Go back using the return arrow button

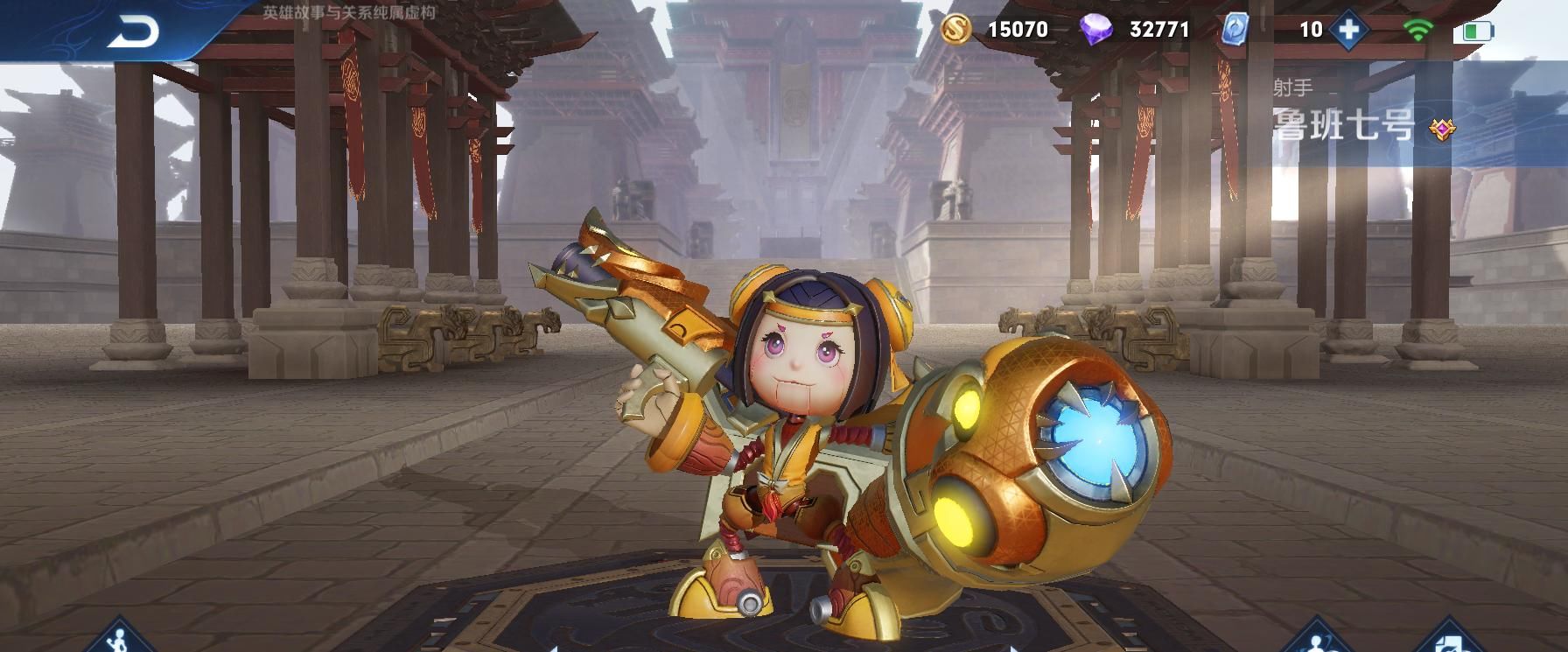pyautogui.click(x=133, y=32)
